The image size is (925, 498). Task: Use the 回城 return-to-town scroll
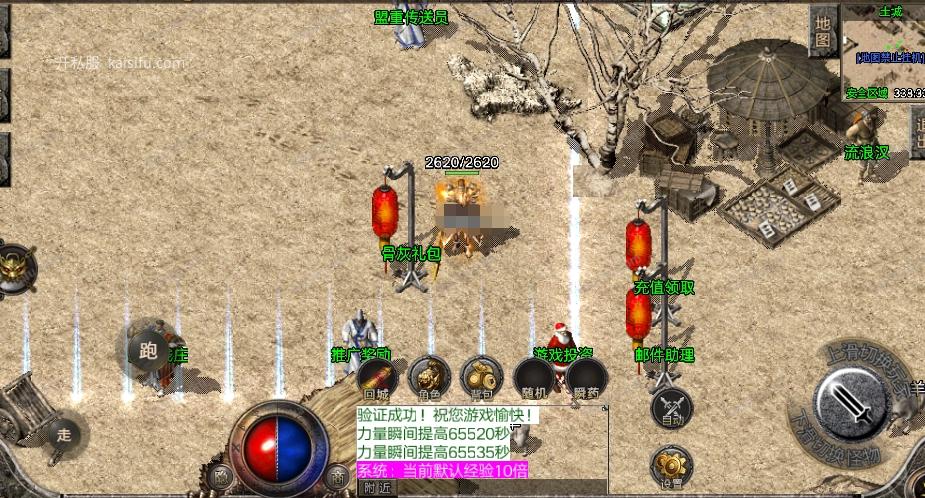(377, 380)
